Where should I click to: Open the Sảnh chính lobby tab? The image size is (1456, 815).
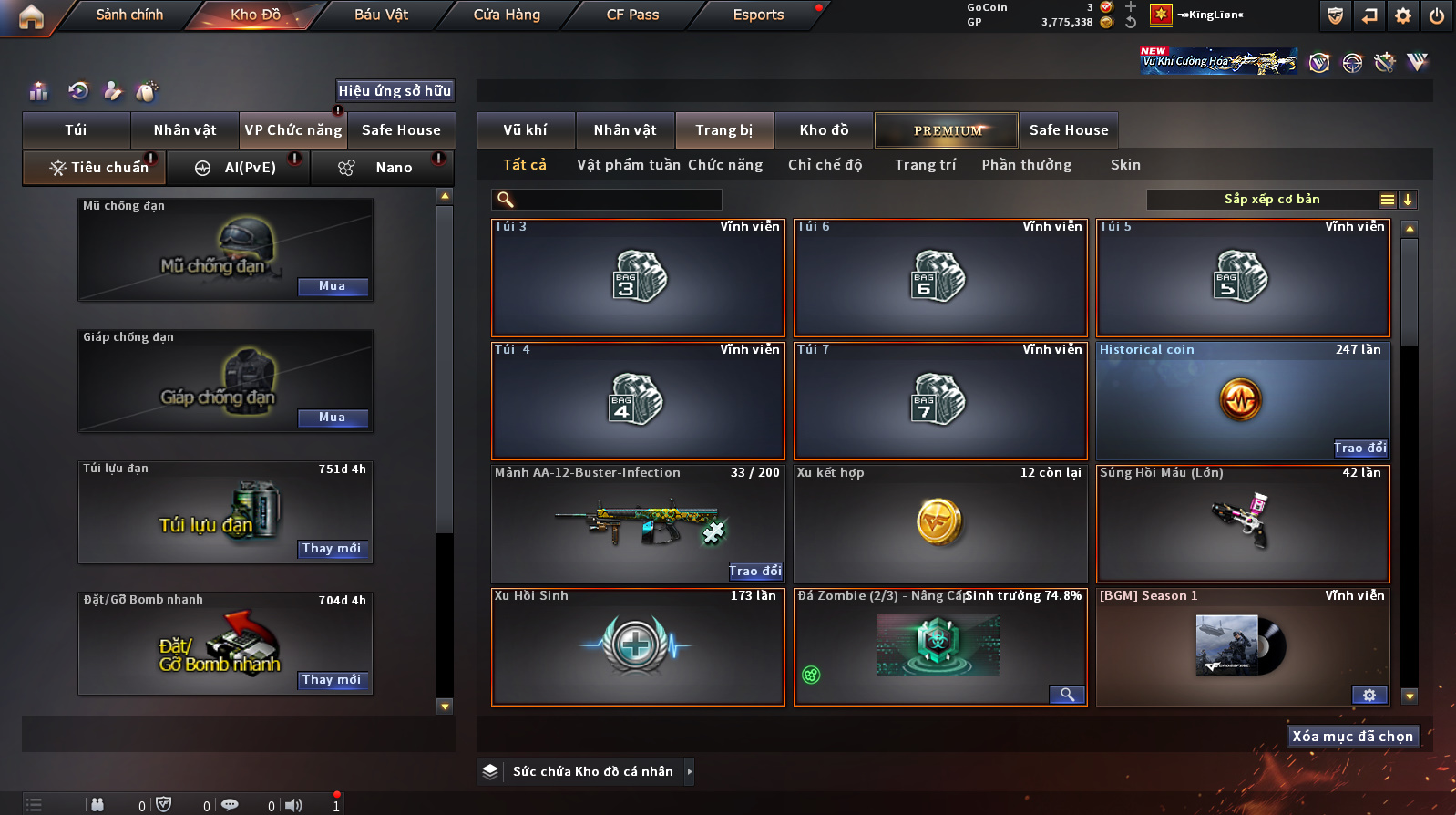pyautogui.click(x=129, y=15)
